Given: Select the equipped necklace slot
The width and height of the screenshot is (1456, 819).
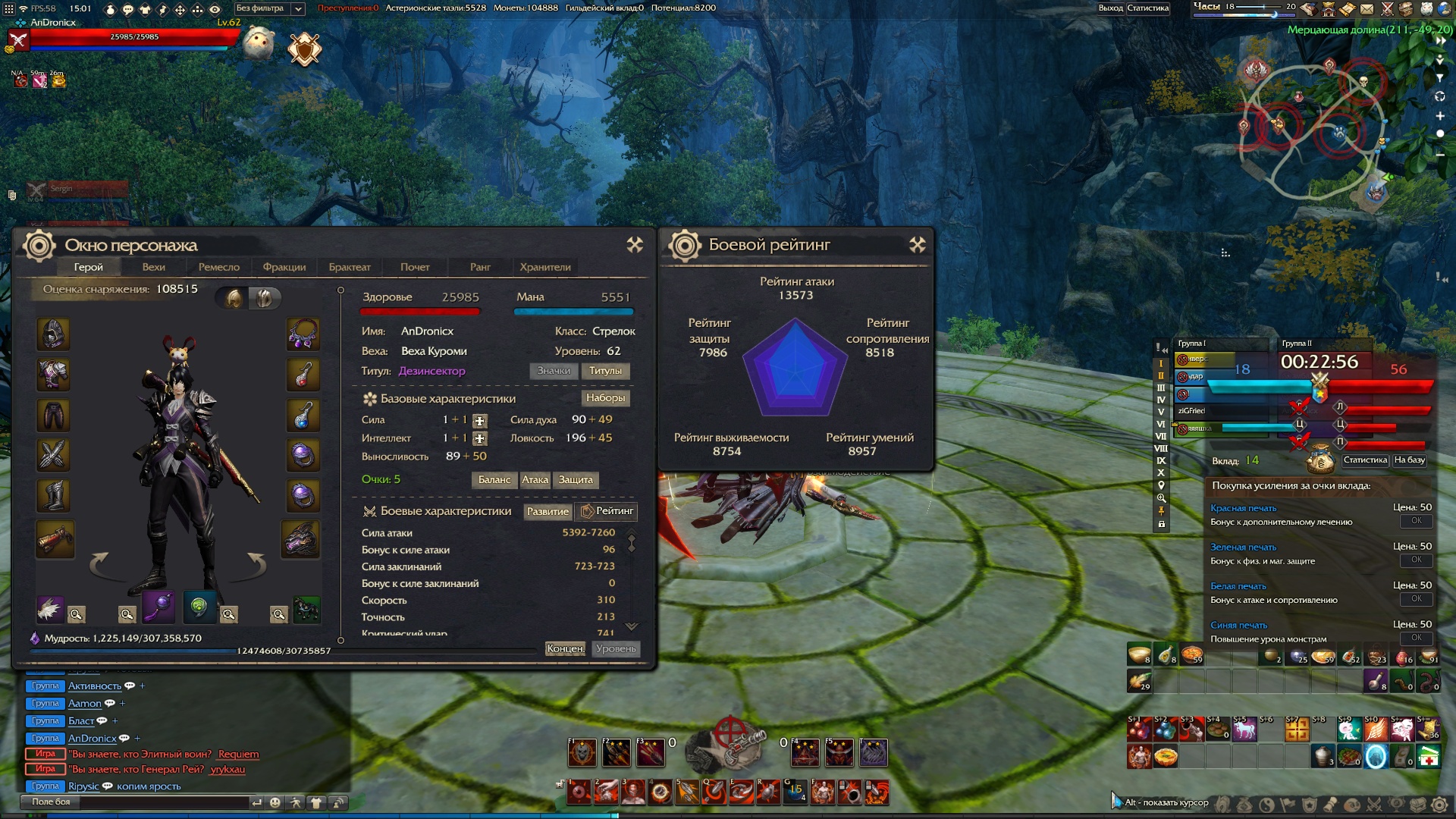Looking at the screenshot, I should (x=303, y=334).
